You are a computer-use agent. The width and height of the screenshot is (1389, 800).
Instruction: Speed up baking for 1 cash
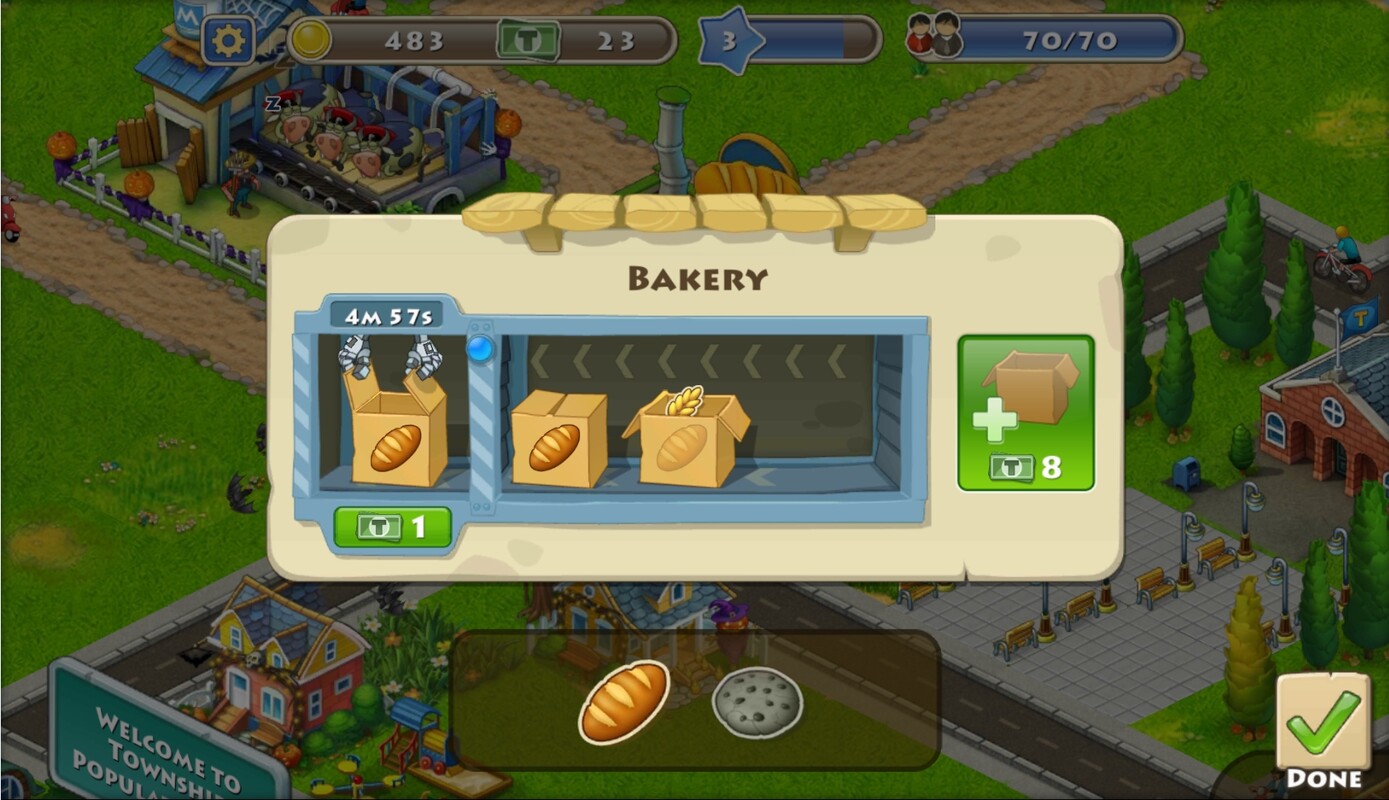(392, 527)
